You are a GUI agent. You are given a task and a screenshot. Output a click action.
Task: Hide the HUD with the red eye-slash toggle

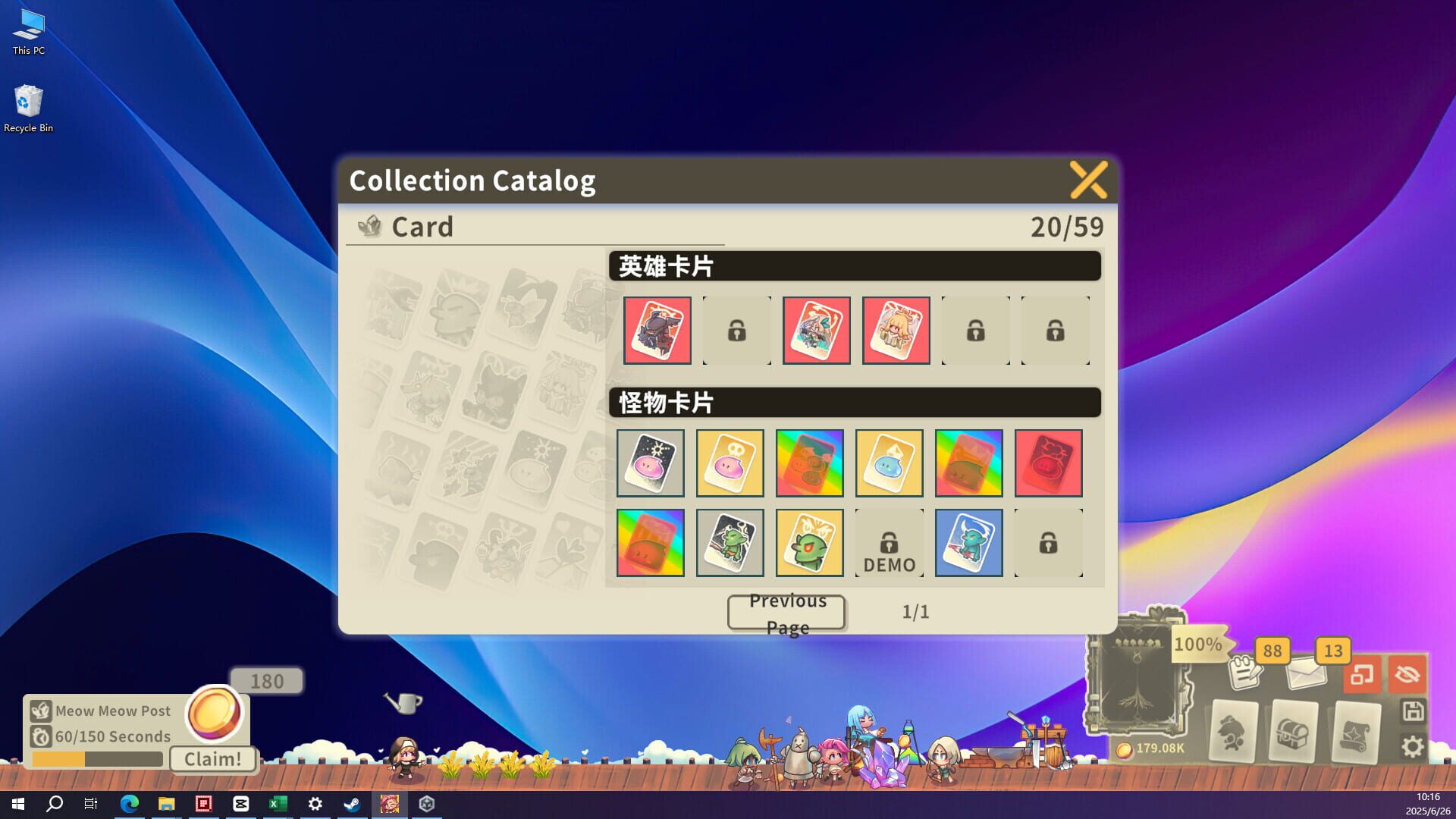click(1407, 675)
